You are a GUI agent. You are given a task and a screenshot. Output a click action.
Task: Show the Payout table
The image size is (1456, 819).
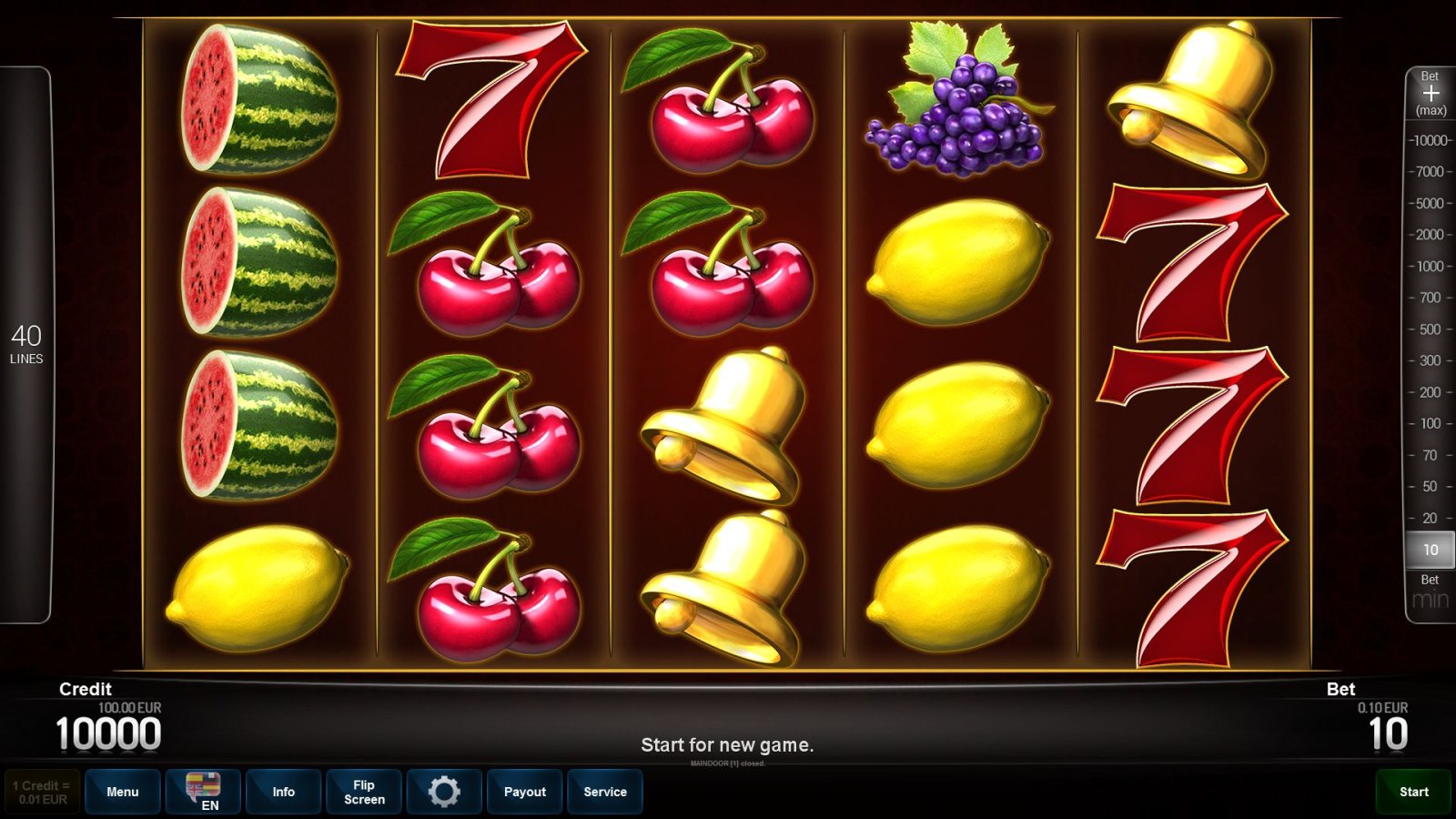point(525,792)
